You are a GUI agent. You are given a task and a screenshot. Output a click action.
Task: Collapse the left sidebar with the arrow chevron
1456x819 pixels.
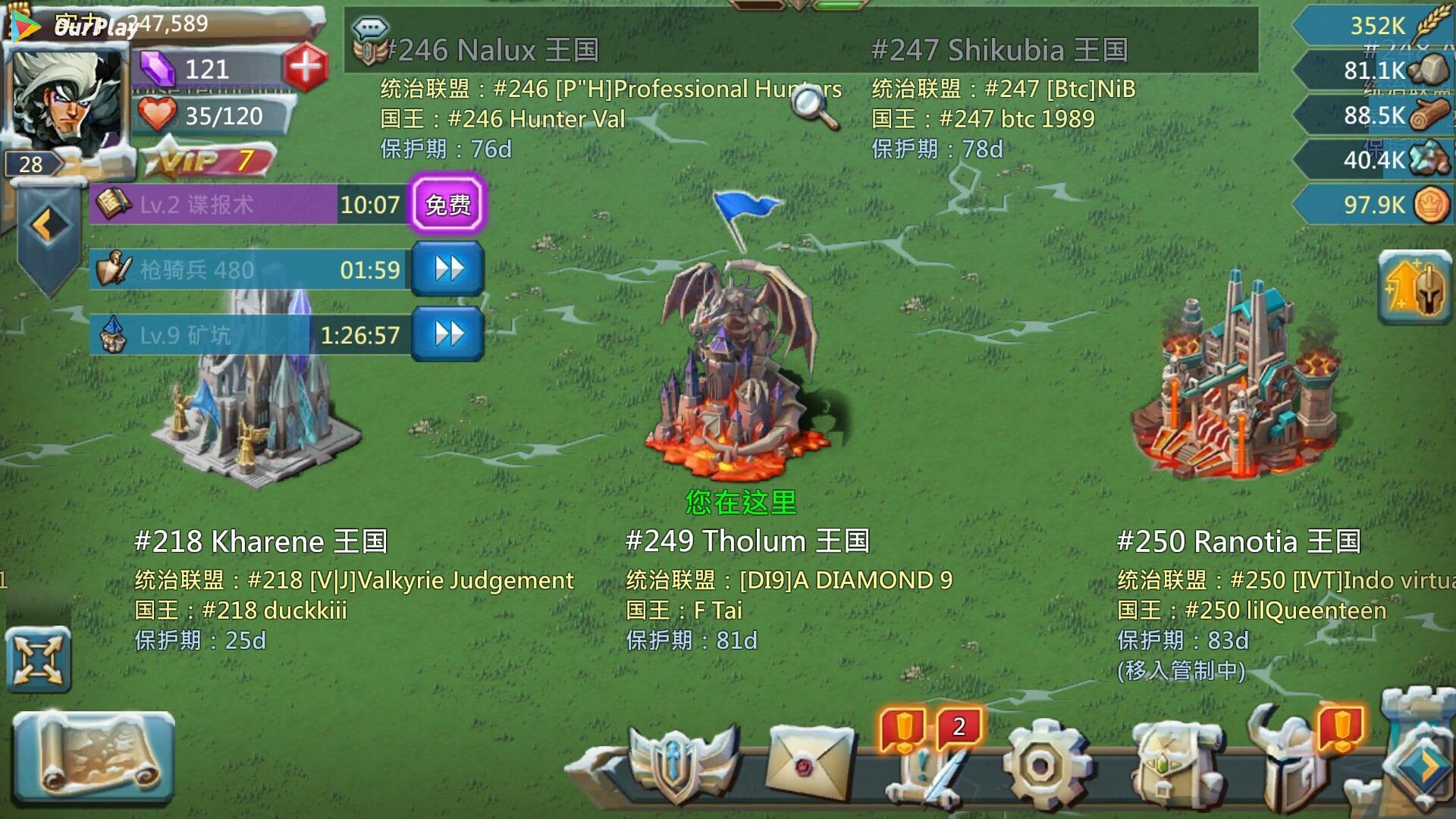[47, 221]
